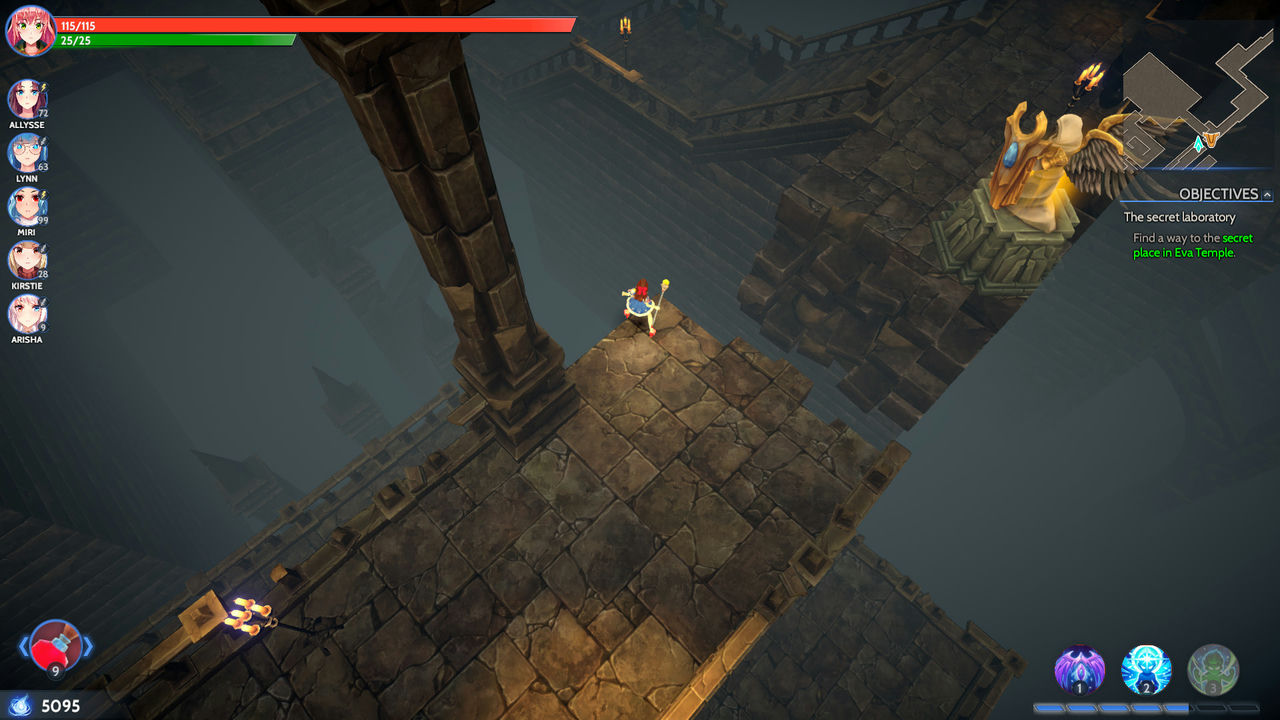Viewport: 1280px width, 720px height.
Task: Collapse the Objectives panel
Action: point(1268,195)
